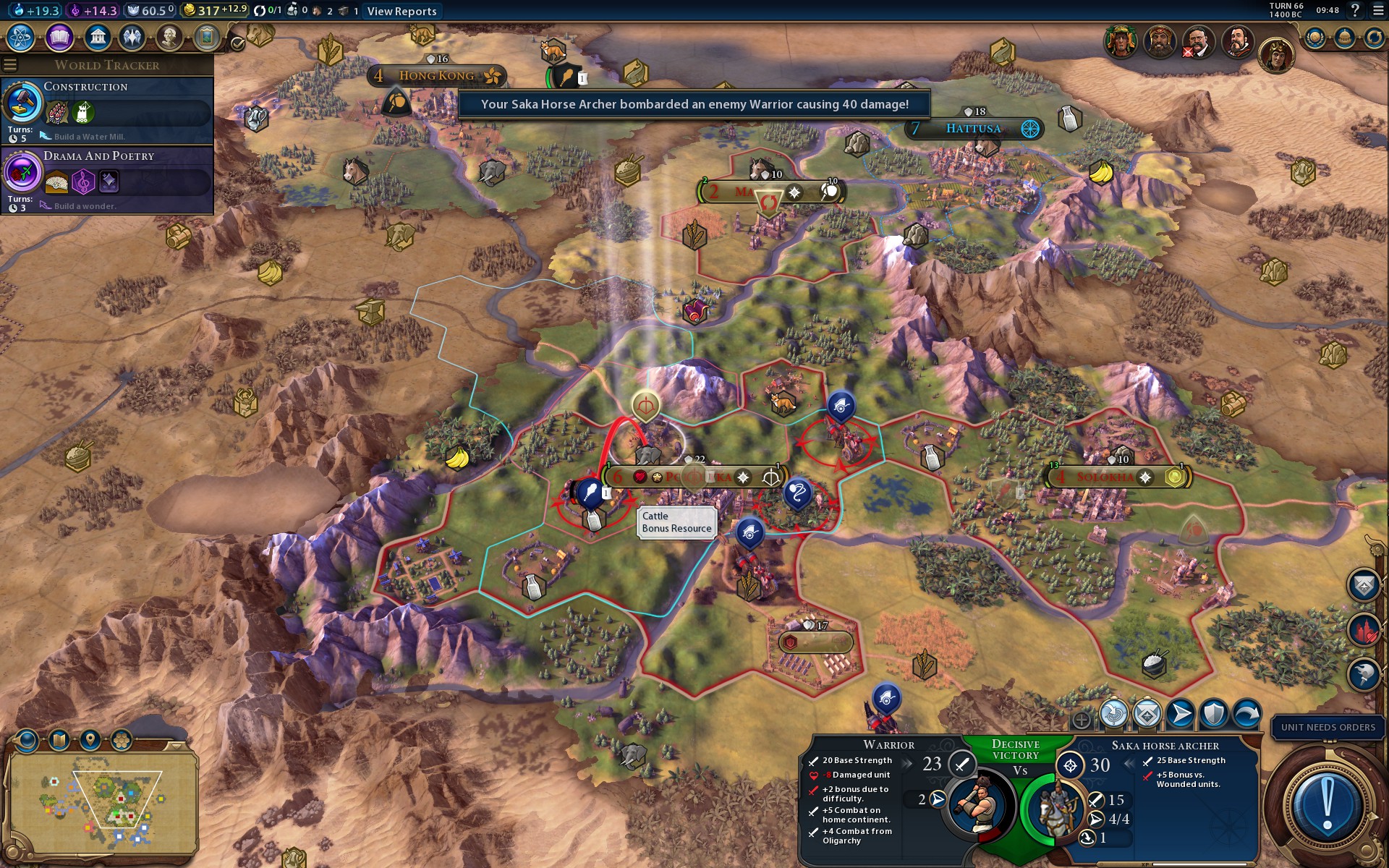Screen dimensions: 1389x868
Task: Open the View Reports panel
Action: point(402,11)
